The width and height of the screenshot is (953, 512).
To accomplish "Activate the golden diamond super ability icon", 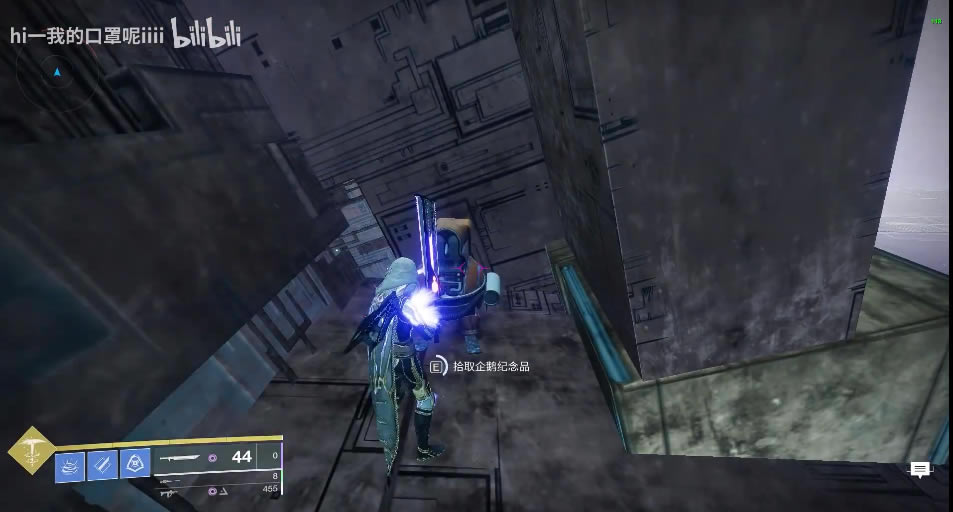I will point(32,451).
